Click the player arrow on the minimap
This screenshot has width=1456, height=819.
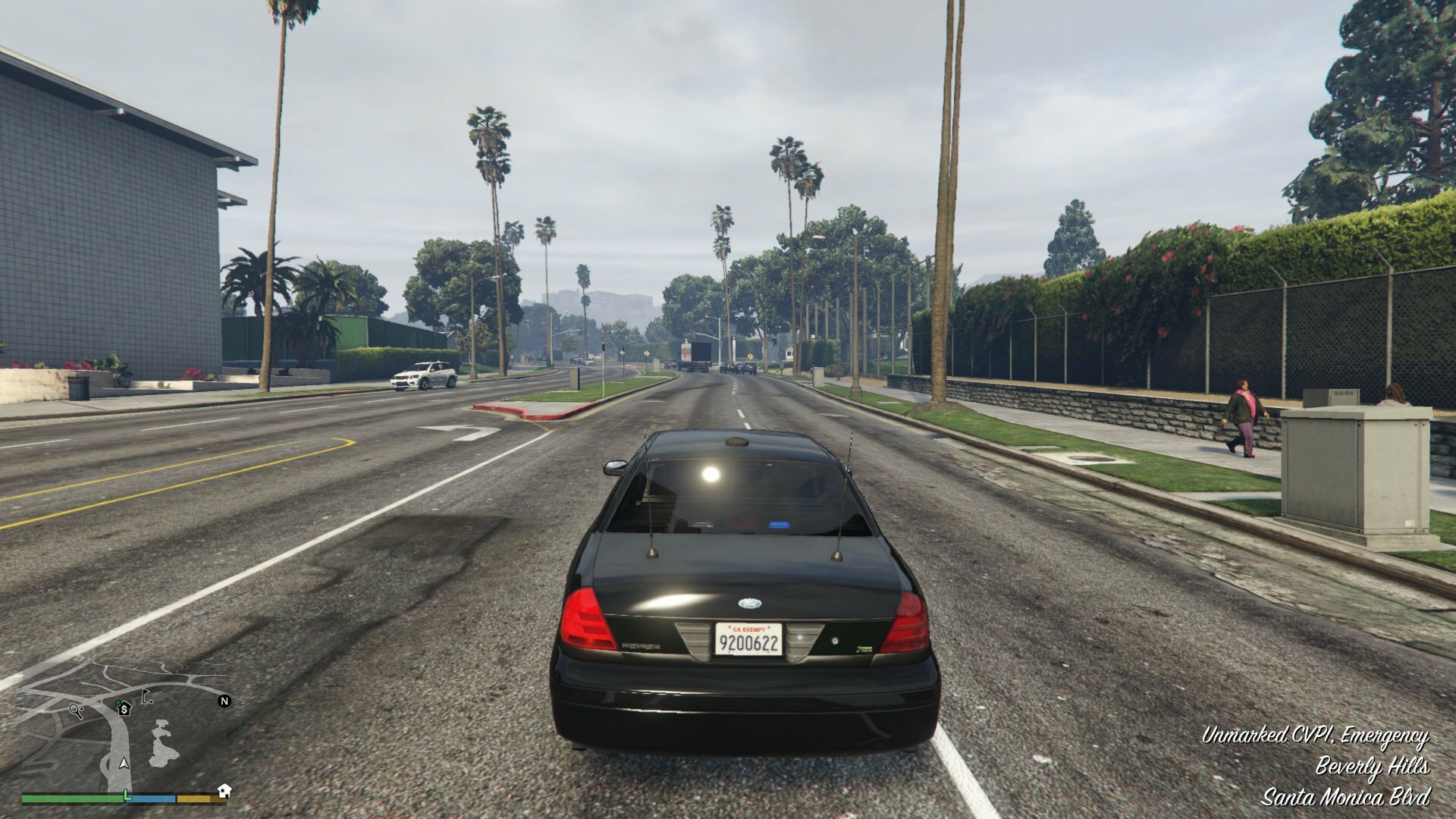click(124, 764)
